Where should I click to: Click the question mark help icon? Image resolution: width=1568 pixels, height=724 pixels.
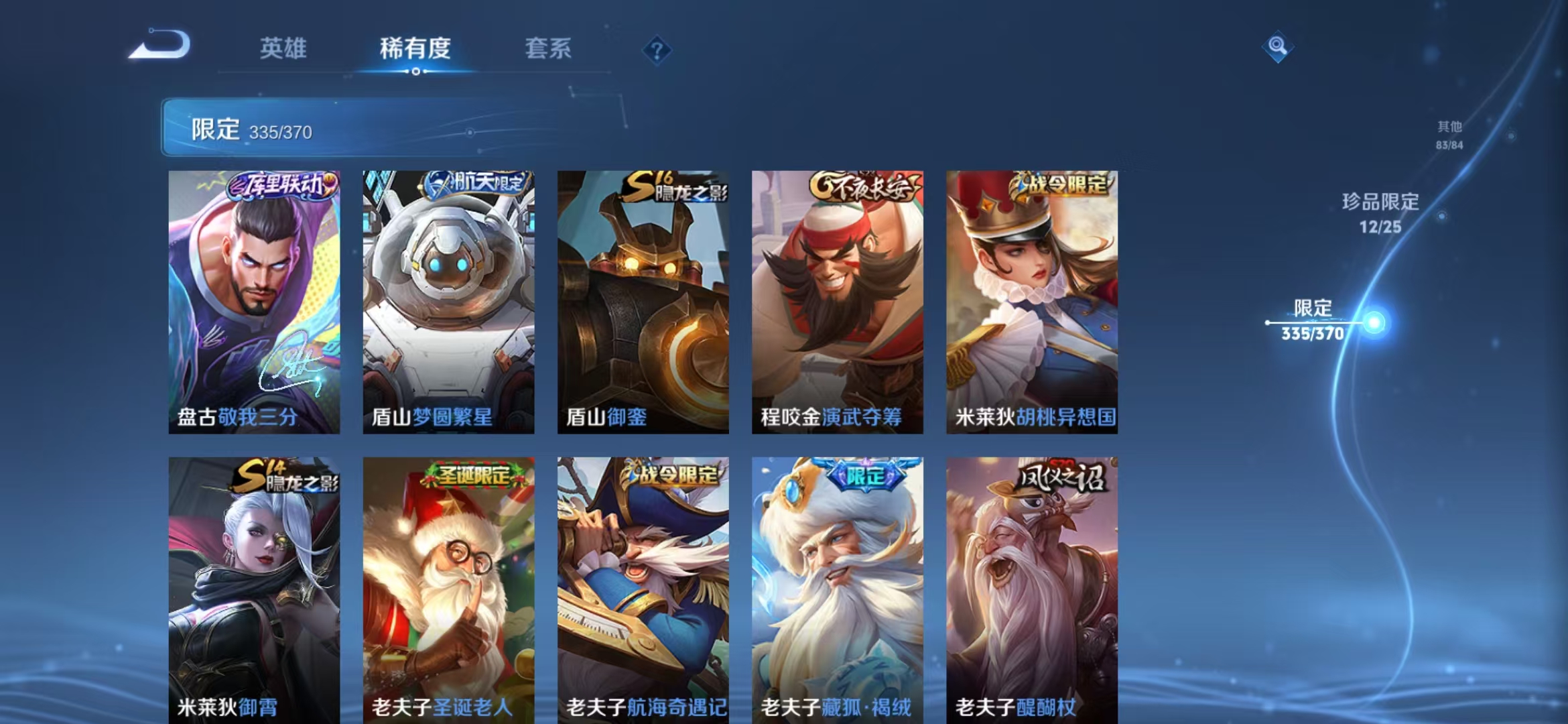click(657, 49)
